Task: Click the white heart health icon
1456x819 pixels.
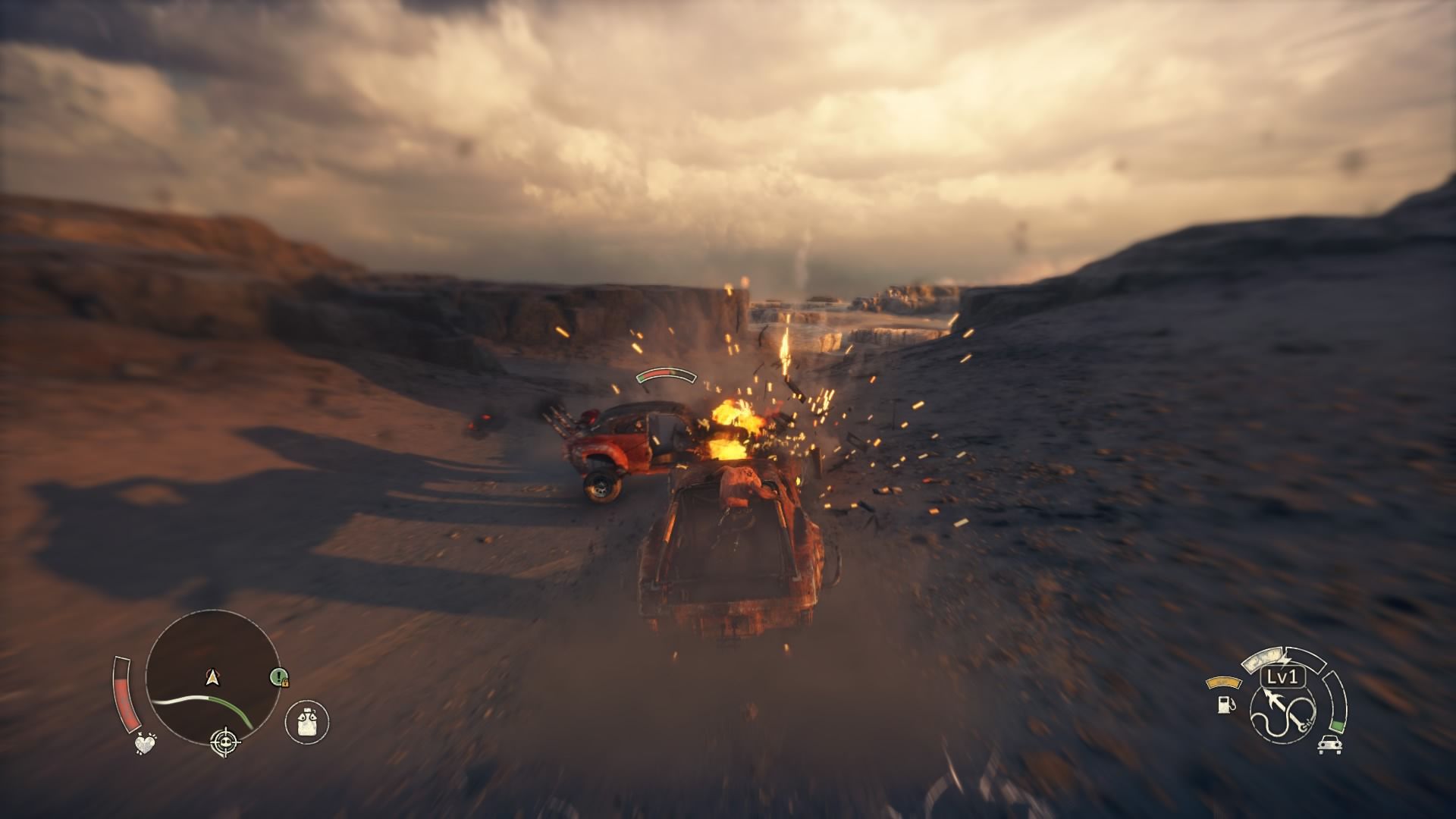Action: tap(145, 744)
